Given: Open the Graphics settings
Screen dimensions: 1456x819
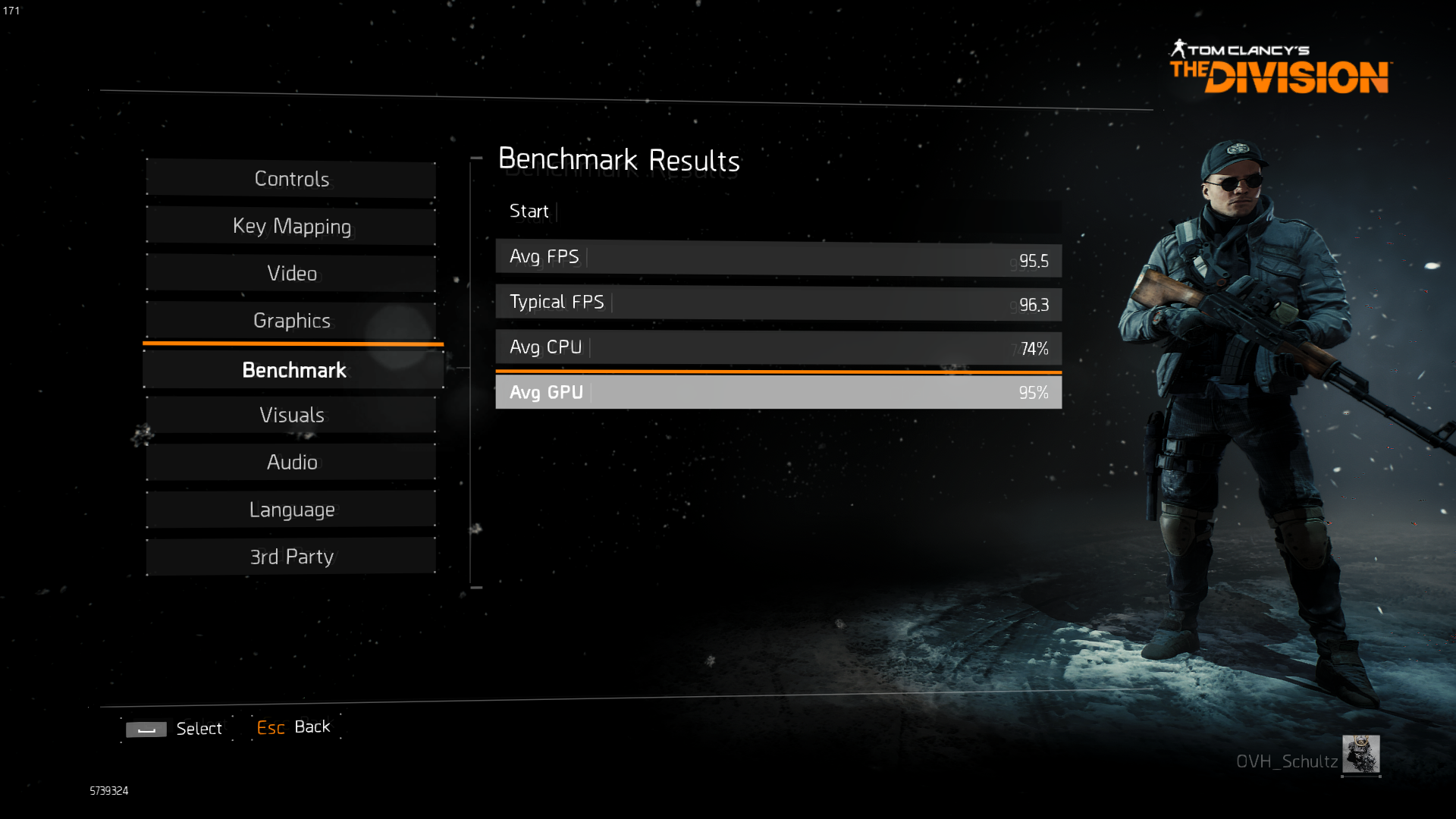Looking at the screenshot, I should click(291, 320).
